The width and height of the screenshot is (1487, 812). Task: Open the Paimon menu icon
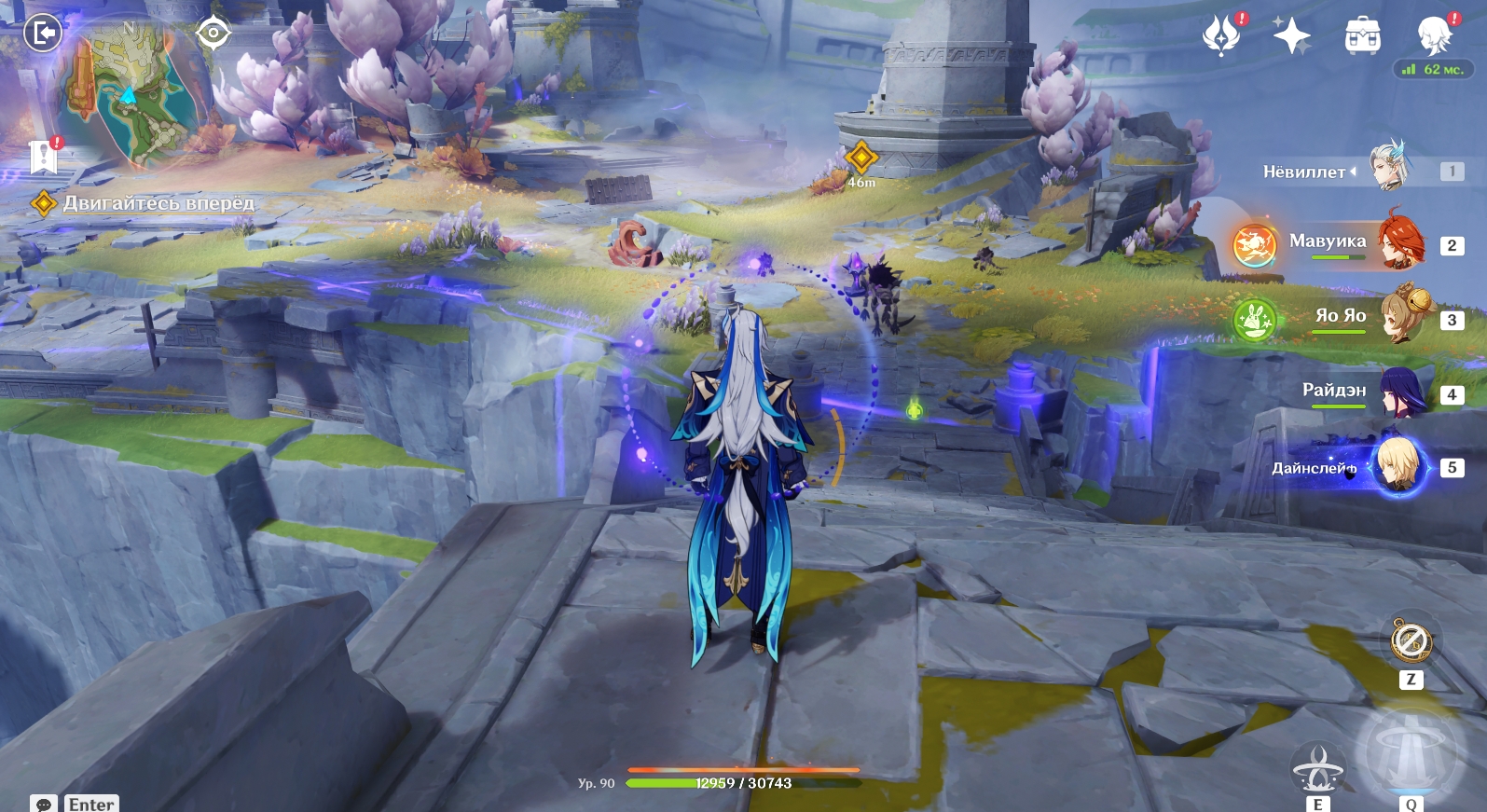coord(1434,35)
